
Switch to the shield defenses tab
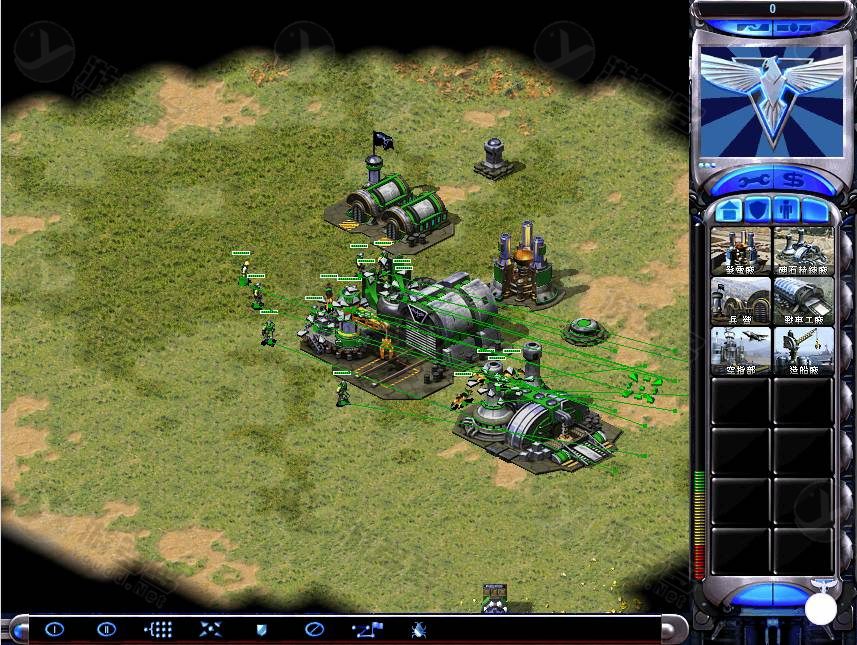pyautogui.click(x=757, y=211)
